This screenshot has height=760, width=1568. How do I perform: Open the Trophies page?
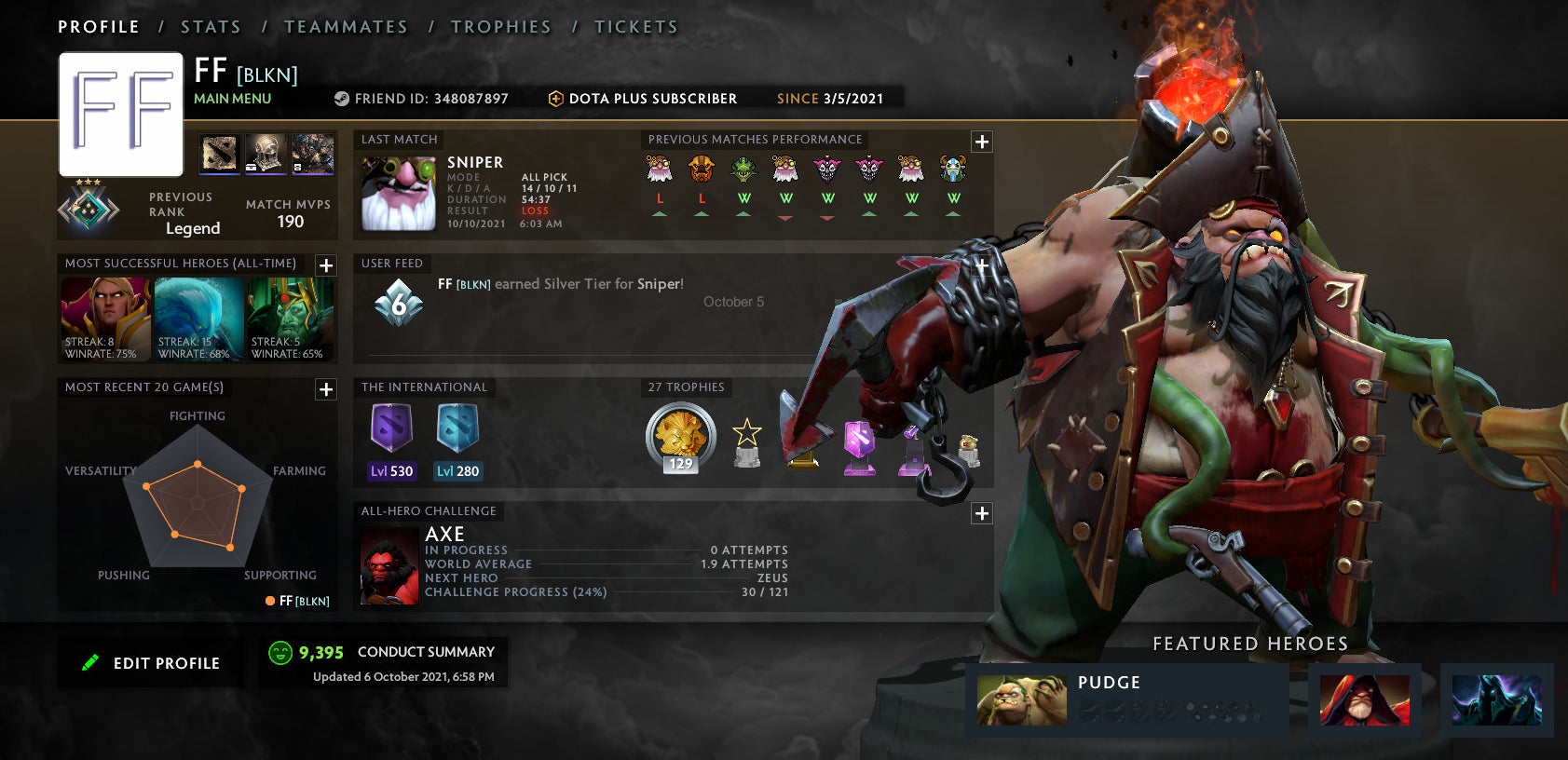pyautogui.click(x=502, y=26)
